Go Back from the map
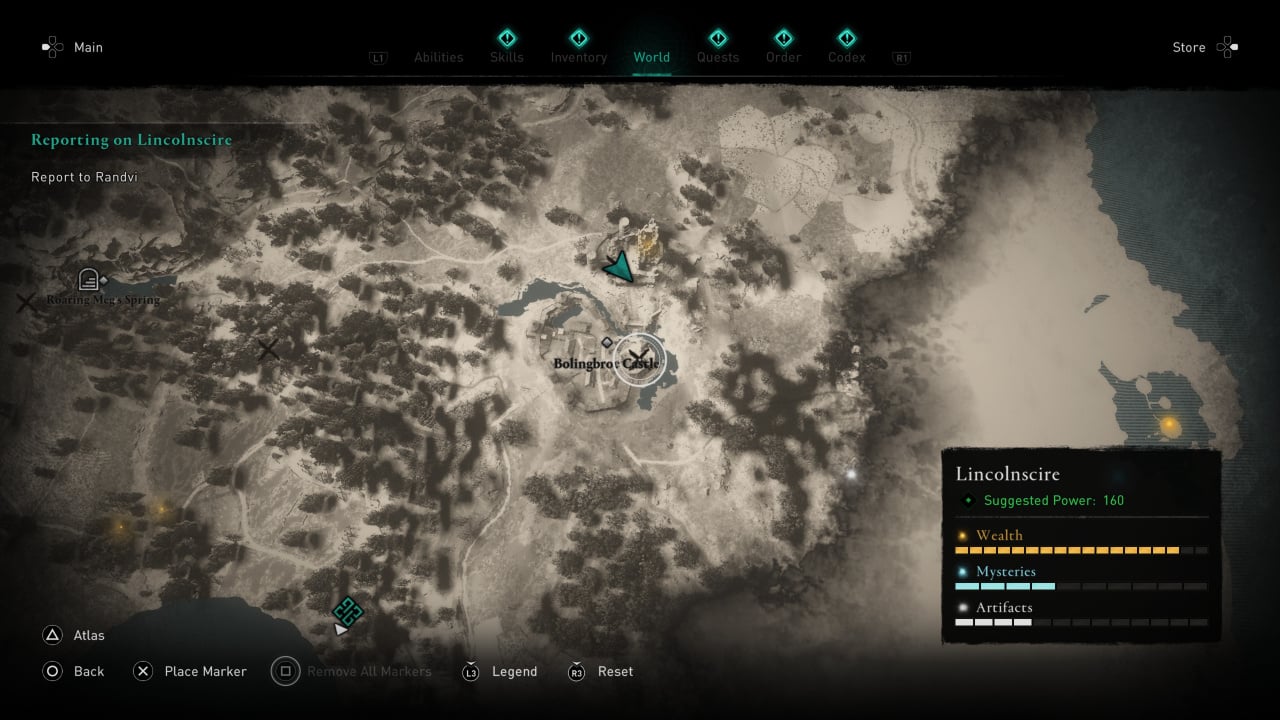The height and width of the screenshot is (720, 1280). pos(88,671)
